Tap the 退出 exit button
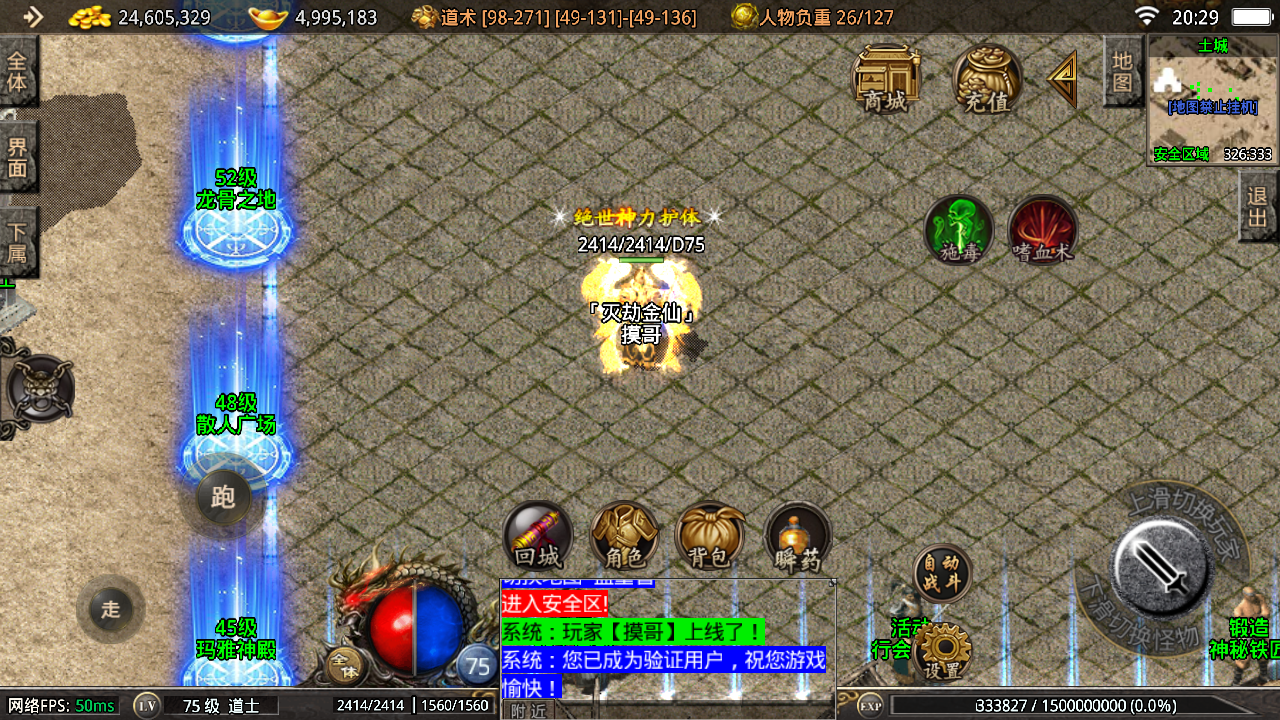Screen dimensions: 1280x720 click(1258, 205)
